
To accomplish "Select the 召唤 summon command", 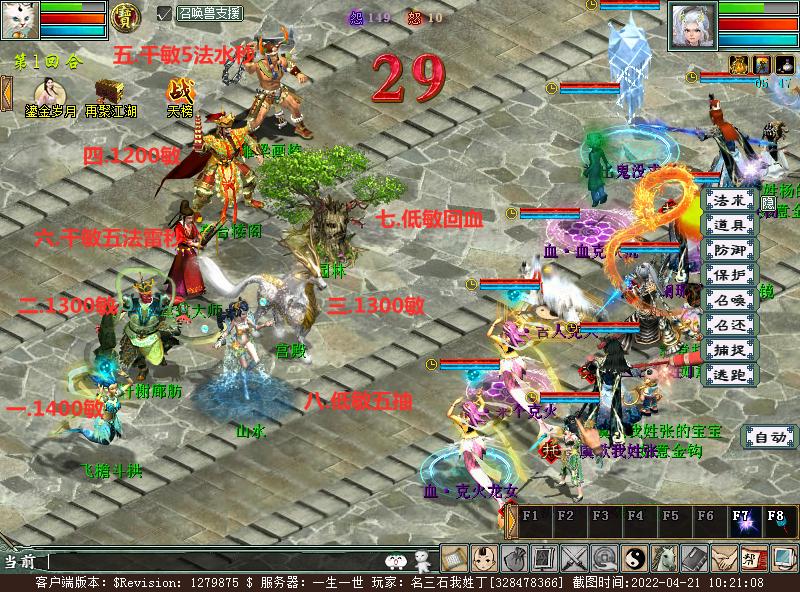I will point(730,300).
